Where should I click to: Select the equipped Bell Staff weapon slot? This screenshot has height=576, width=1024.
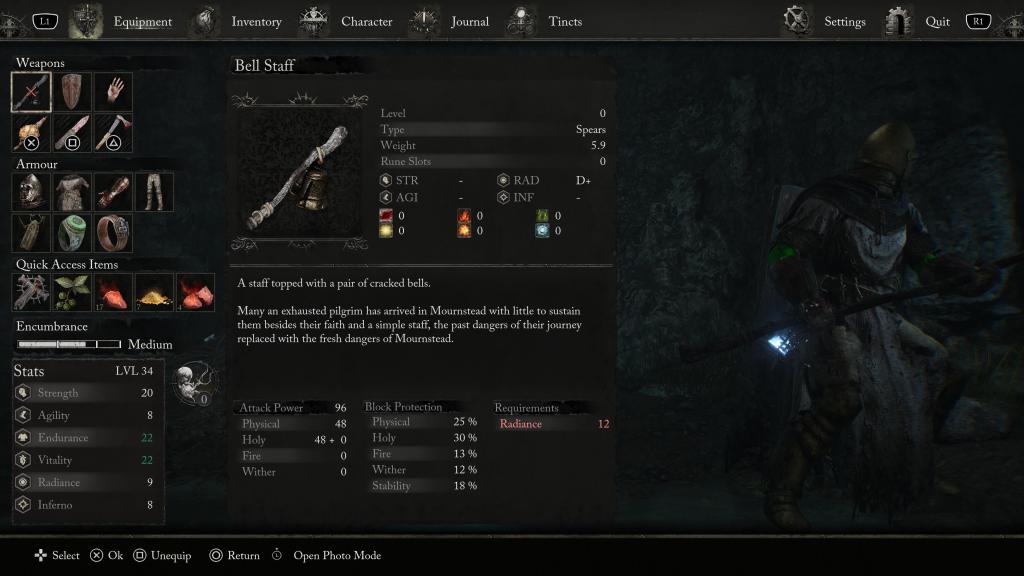pyautogui.click(x=31, y=92)
